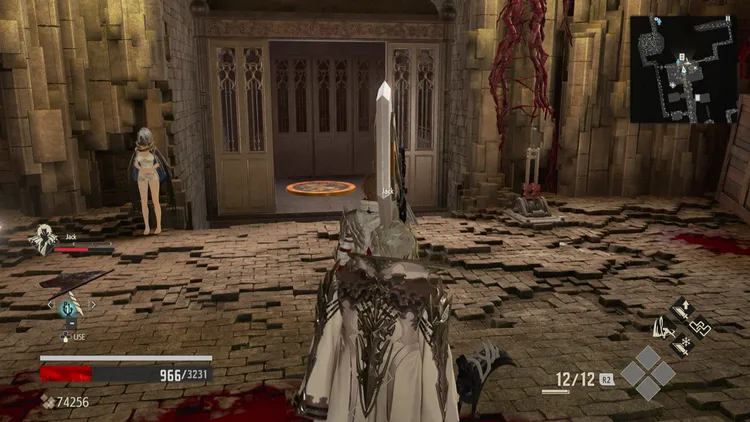Open the dungeon minimap

(684, 69)
